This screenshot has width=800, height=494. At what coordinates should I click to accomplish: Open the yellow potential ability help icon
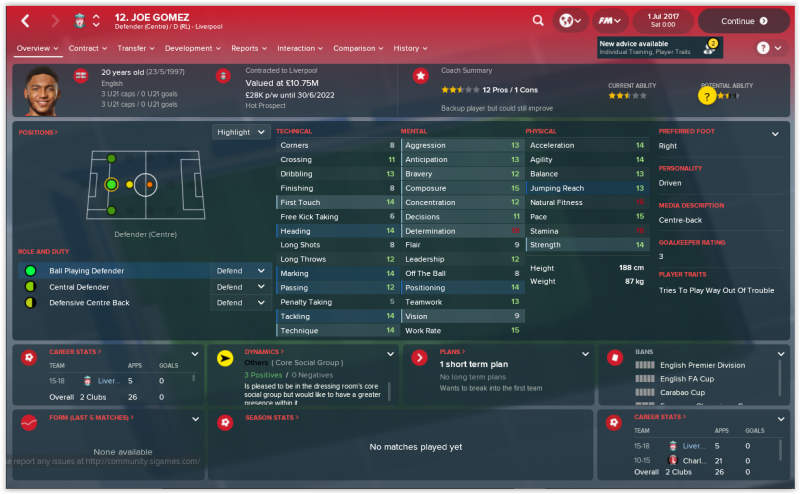click(x=707, y=96)
